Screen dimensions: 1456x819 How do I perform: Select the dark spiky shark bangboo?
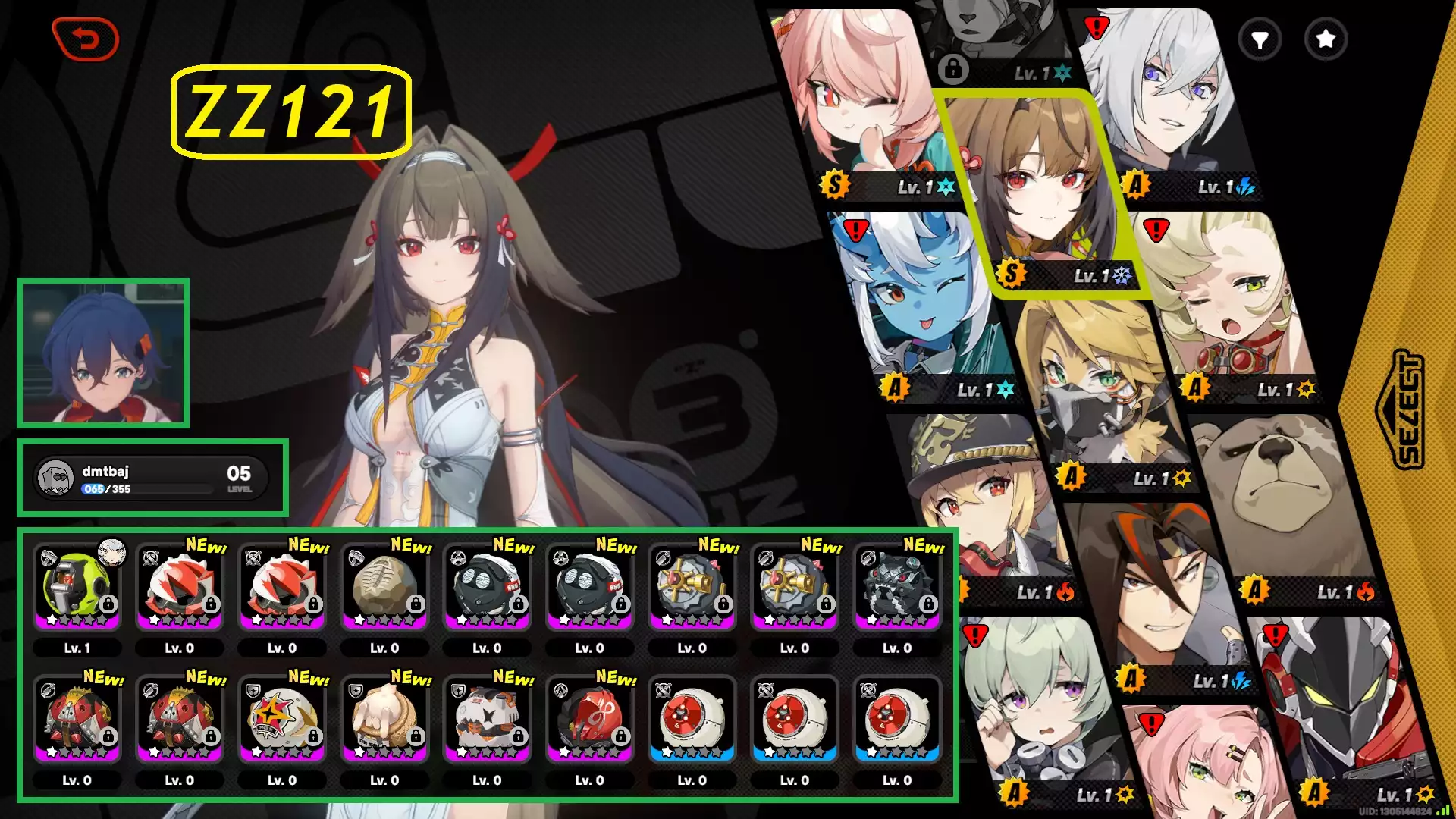point(897,588)
